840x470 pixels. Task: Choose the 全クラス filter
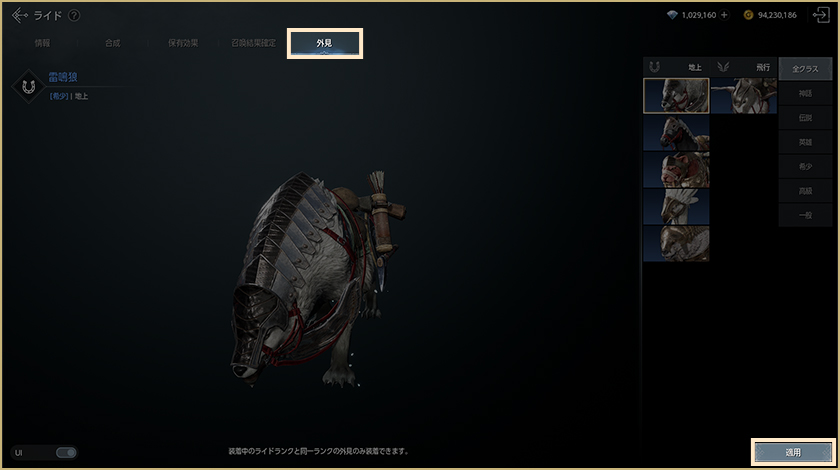click(x=805, y=69)
